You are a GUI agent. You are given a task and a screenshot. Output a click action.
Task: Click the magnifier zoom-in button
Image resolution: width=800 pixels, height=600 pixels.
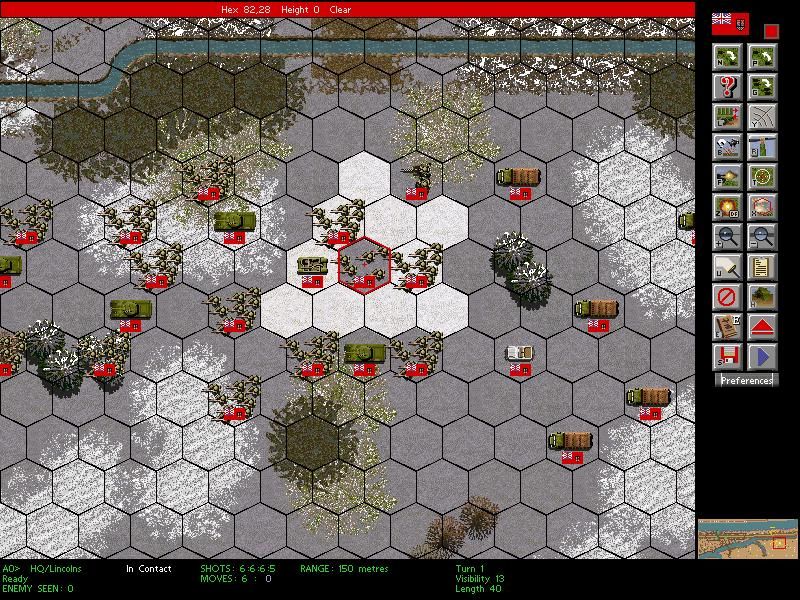[727, 237]
